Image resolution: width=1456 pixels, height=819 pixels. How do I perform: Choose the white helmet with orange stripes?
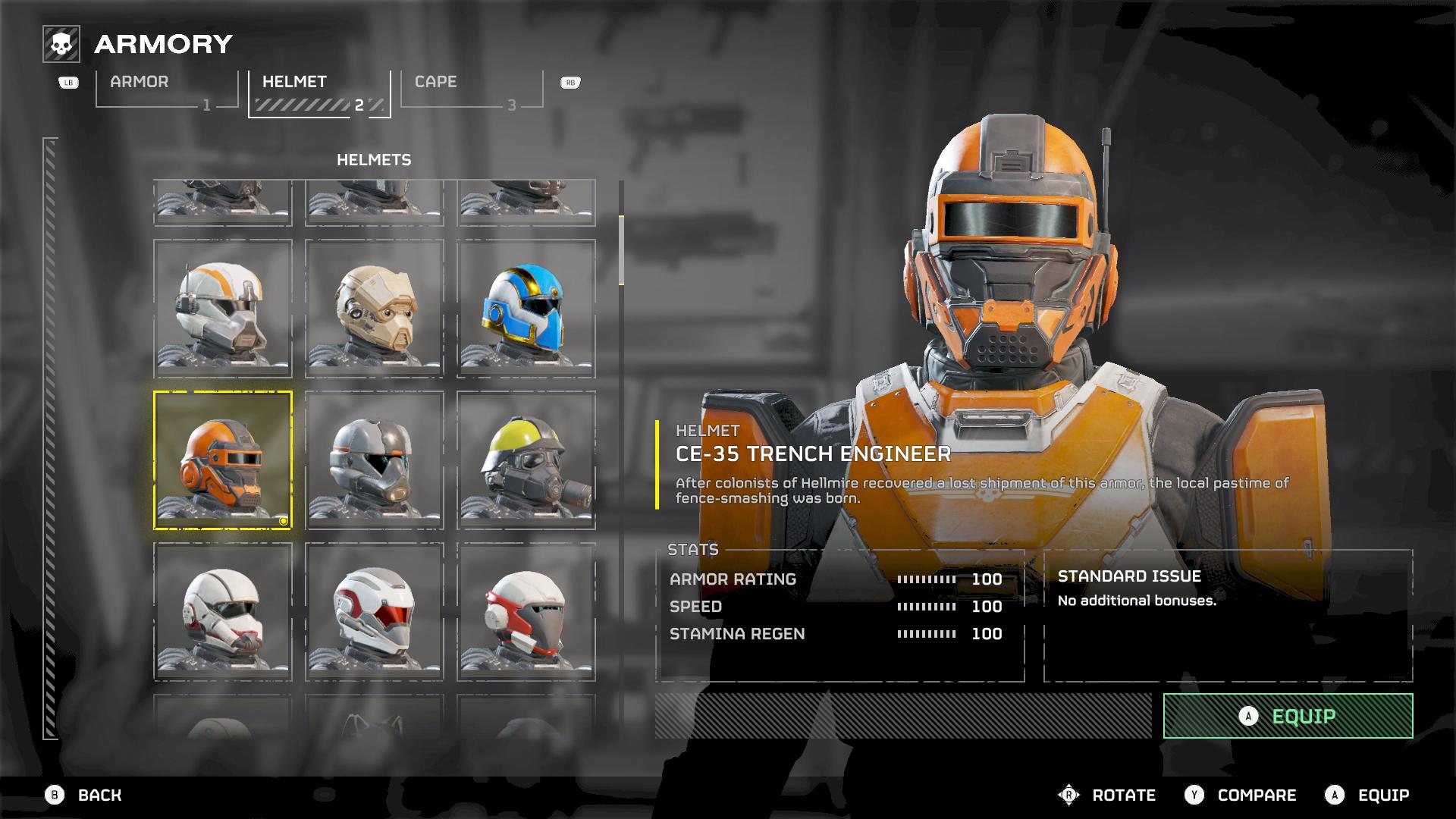223,309
